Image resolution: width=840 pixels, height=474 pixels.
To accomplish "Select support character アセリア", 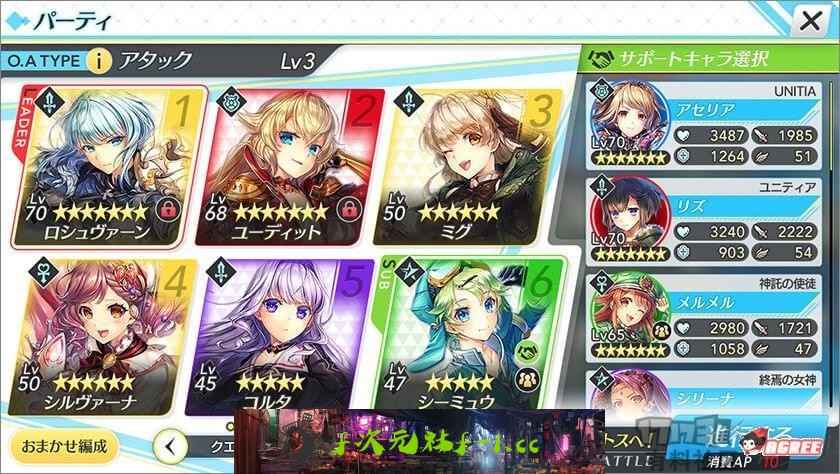I will click(708, 125).
